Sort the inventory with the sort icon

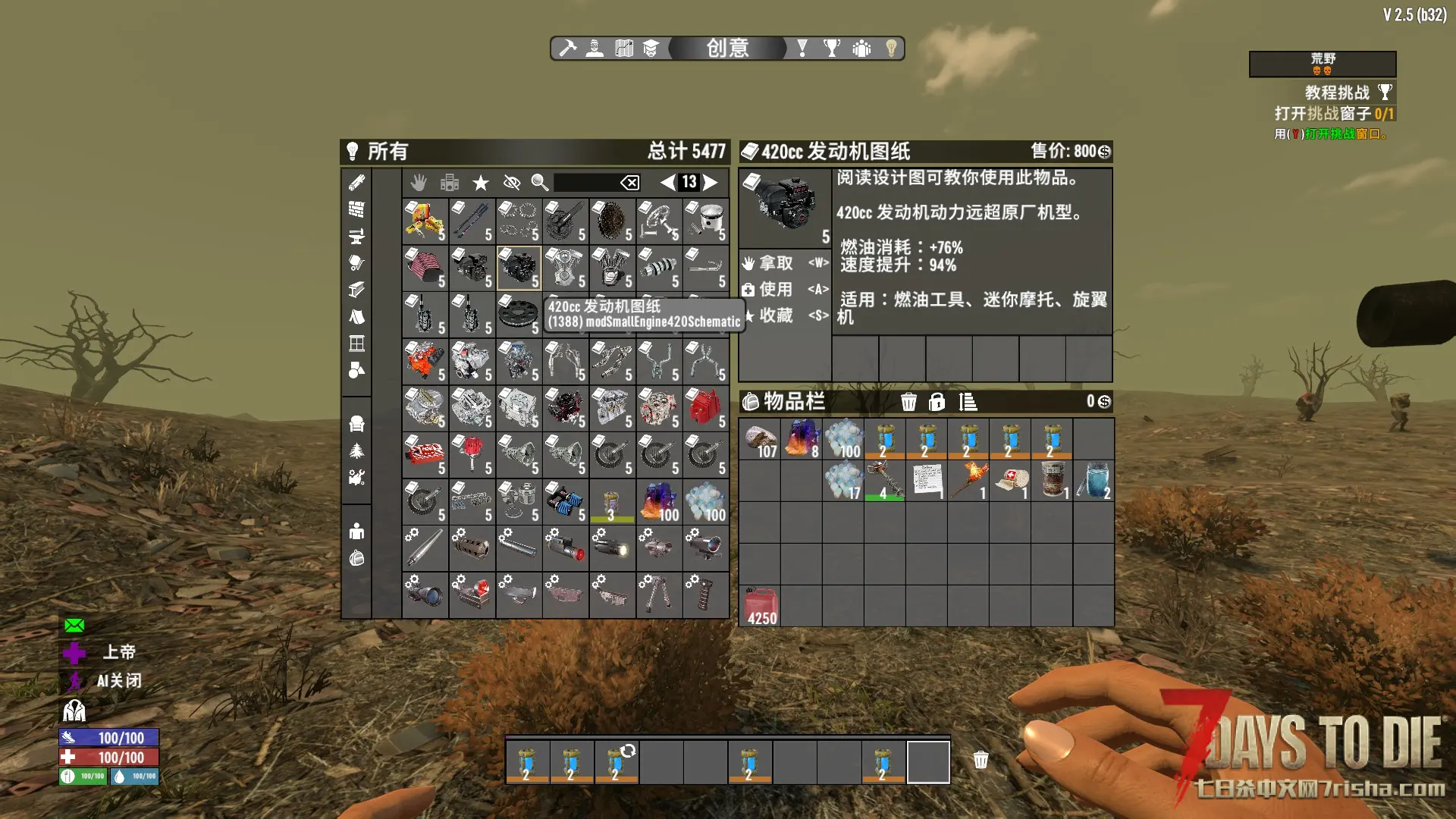968,402
